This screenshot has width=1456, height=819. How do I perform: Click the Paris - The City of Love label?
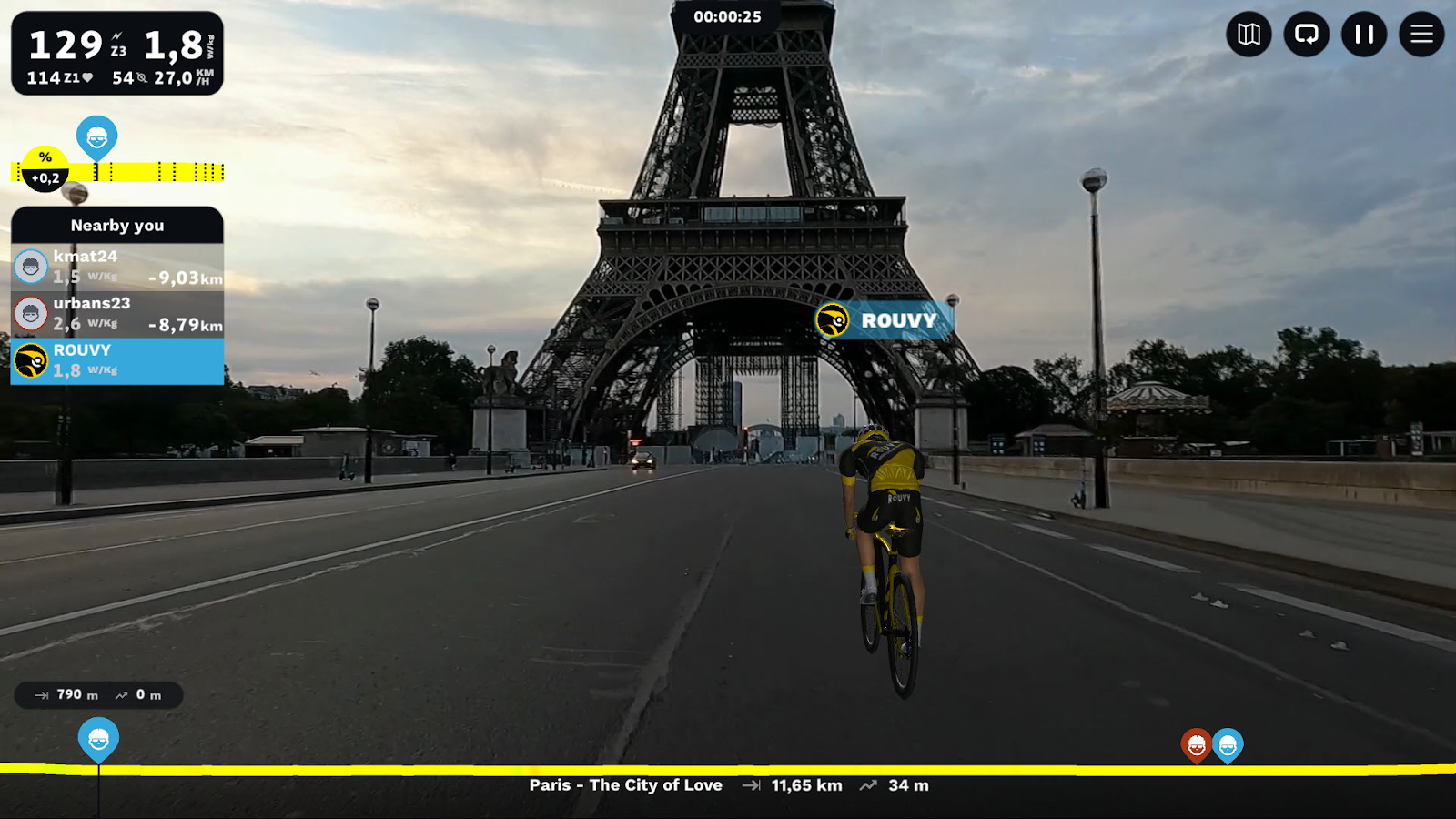point(625,784)
